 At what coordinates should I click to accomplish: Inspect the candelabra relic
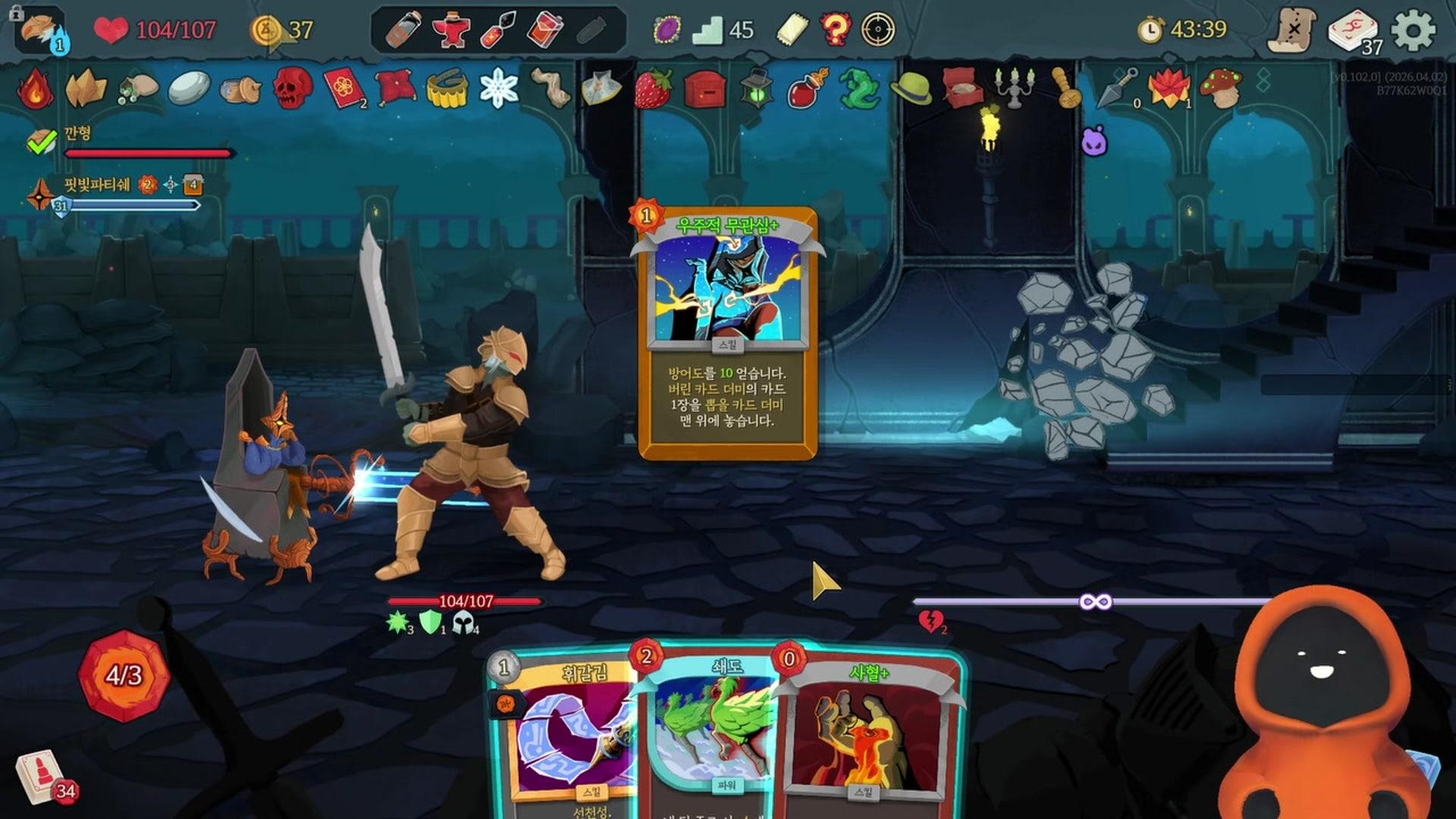(x=1014, y=88)
